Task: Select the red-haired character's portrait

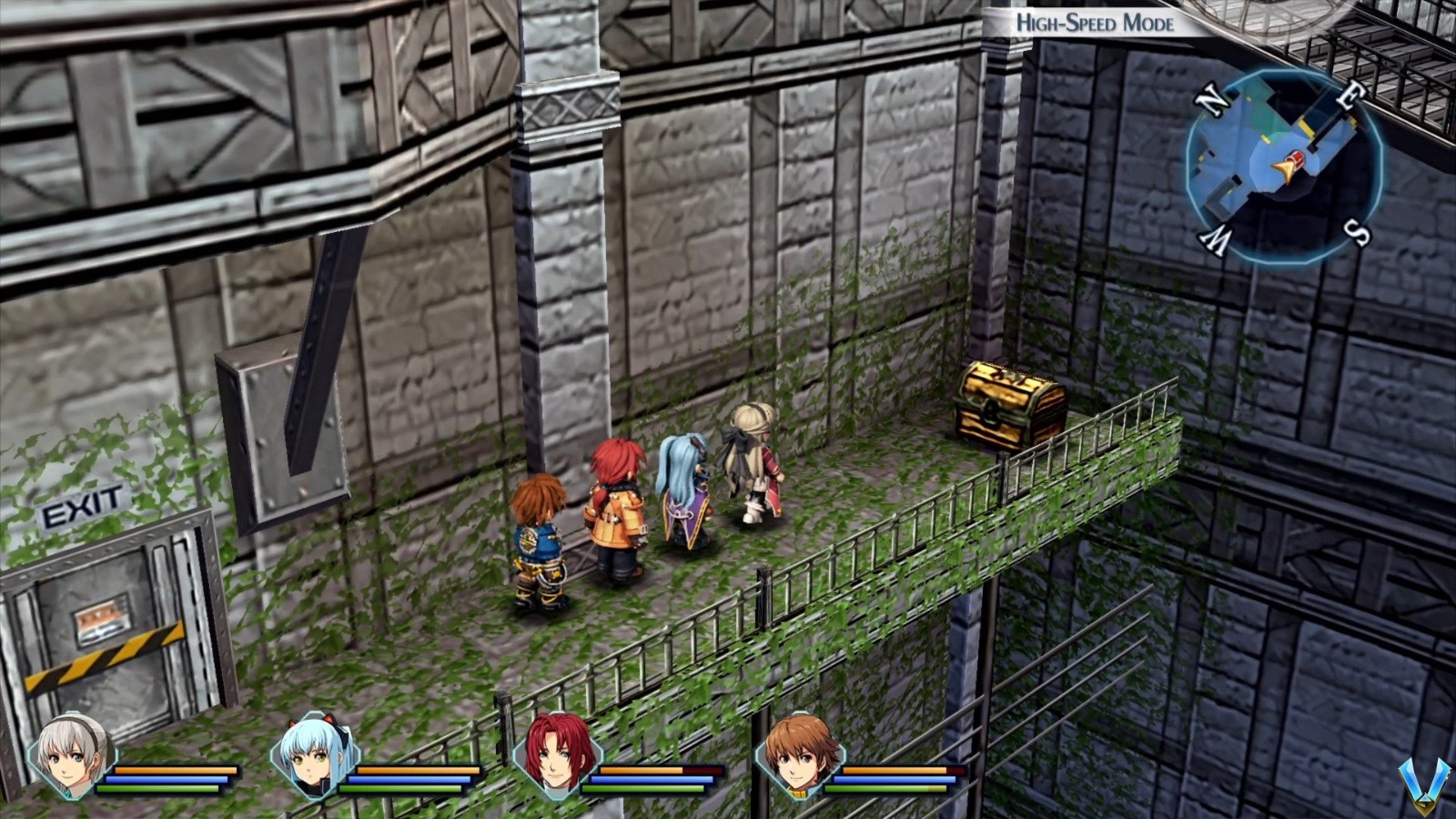Action: 557,760
